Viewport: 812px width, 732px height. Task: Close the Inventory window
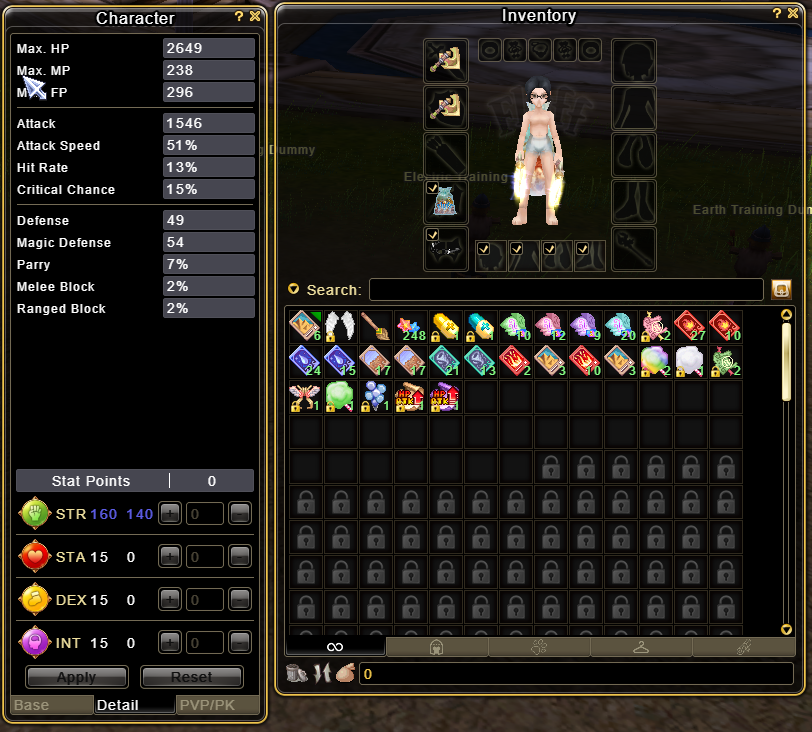point(791,14)
